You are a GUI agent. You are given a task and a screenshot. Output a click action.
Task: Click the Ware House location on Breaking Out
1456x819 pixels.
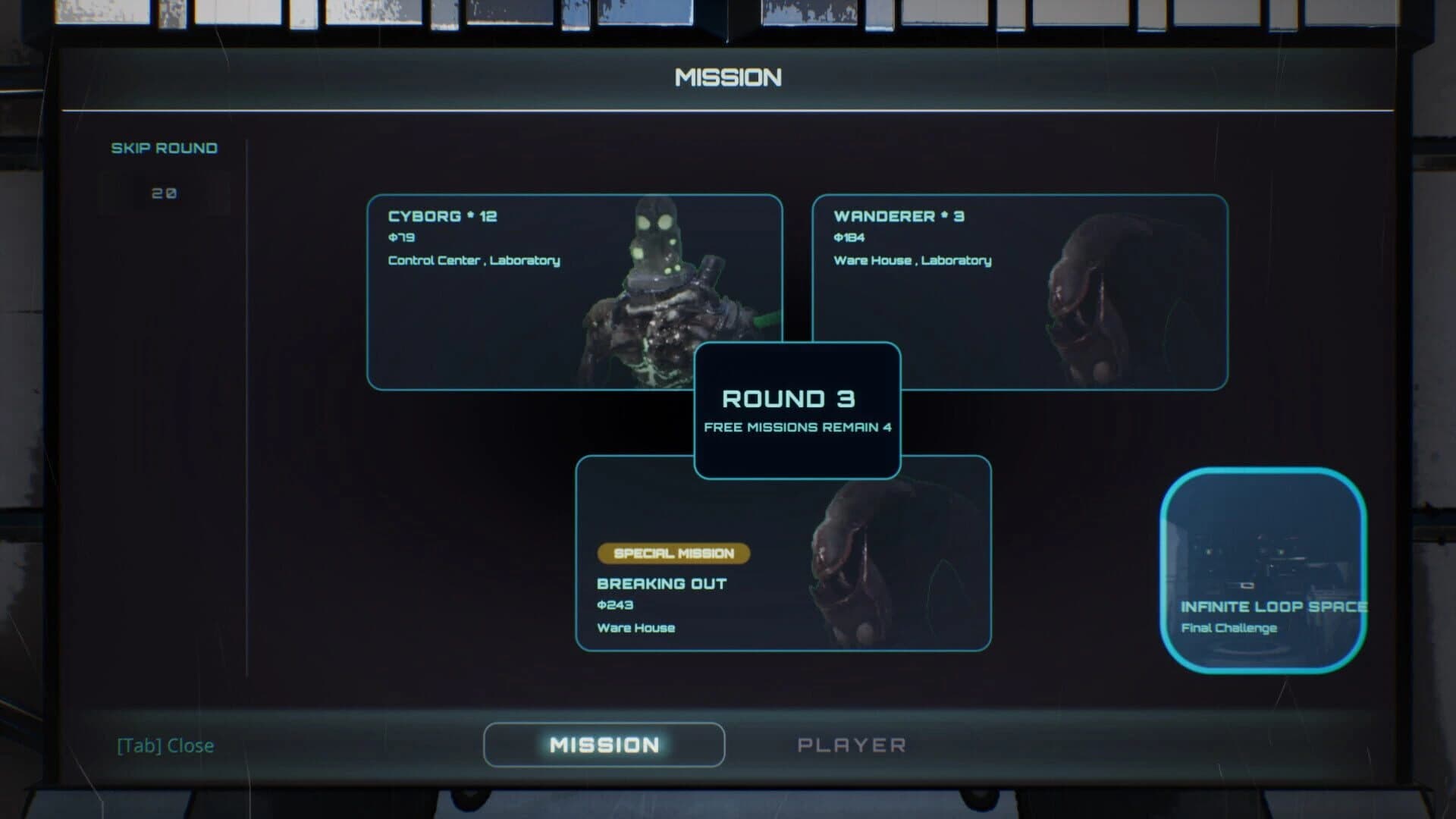click(x=636, y=628)
